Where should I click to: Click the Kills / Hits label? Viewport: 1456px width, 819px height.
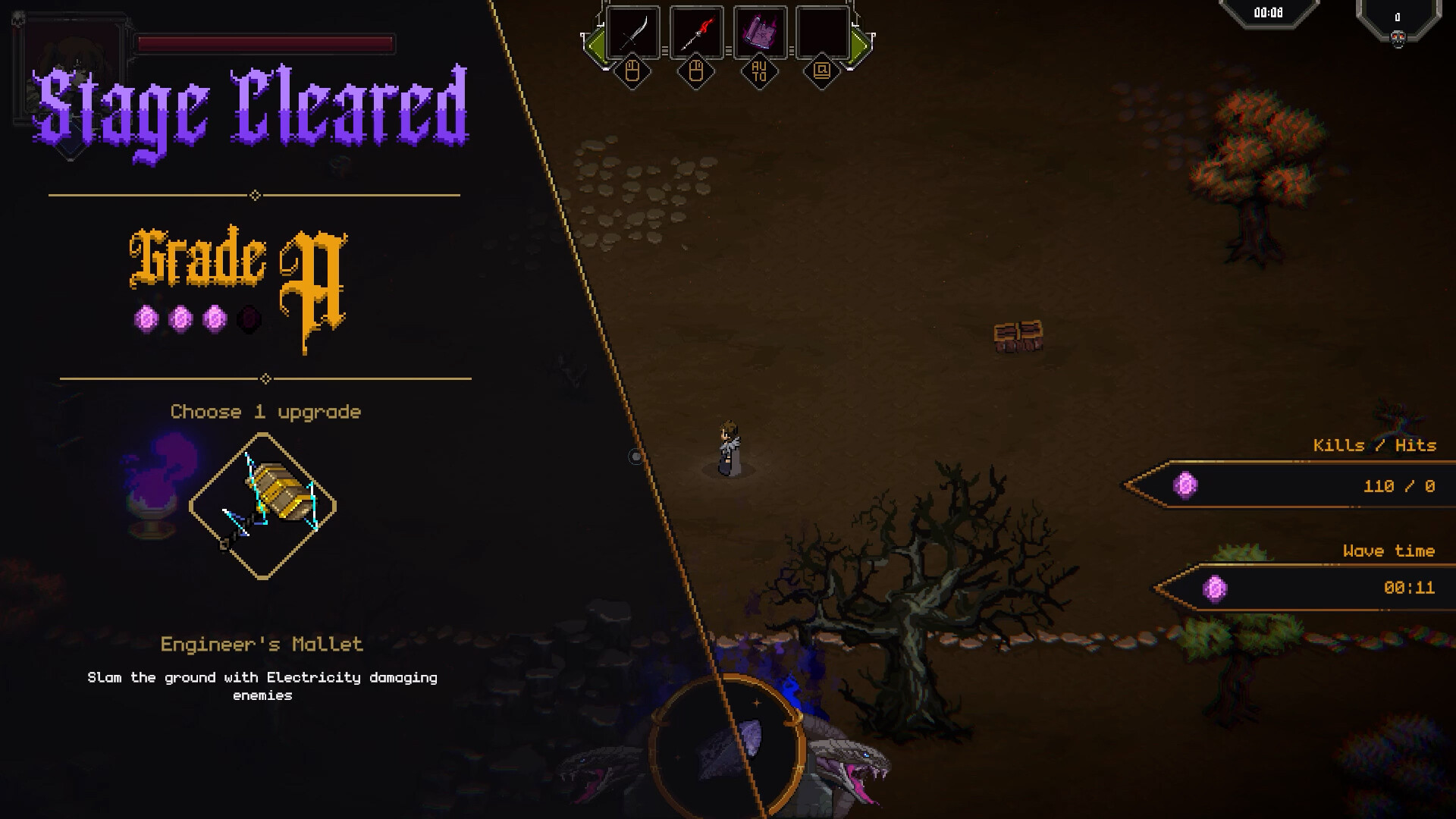tap(1375, 446)
